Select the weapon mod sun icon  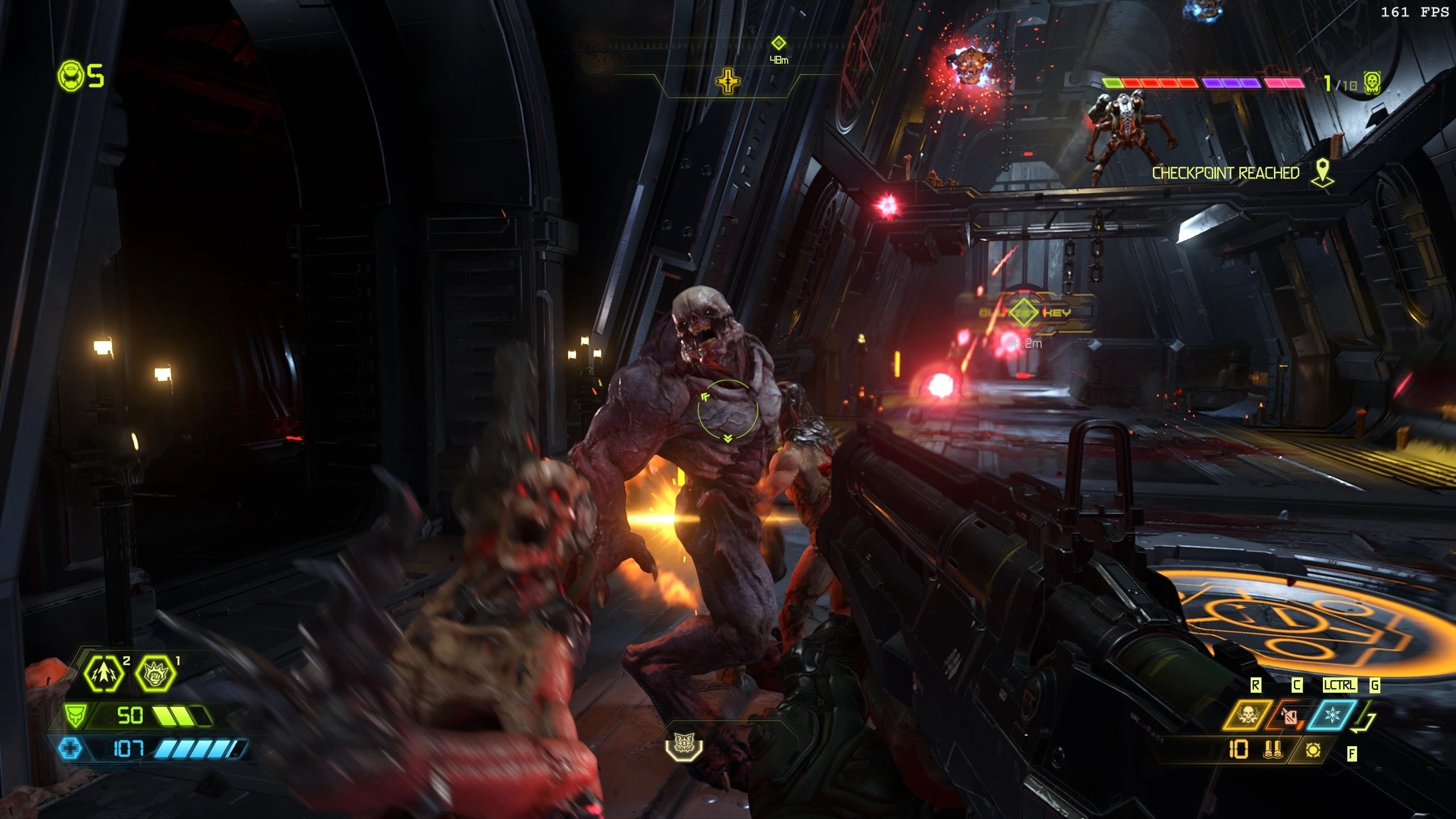point(1313,750)
